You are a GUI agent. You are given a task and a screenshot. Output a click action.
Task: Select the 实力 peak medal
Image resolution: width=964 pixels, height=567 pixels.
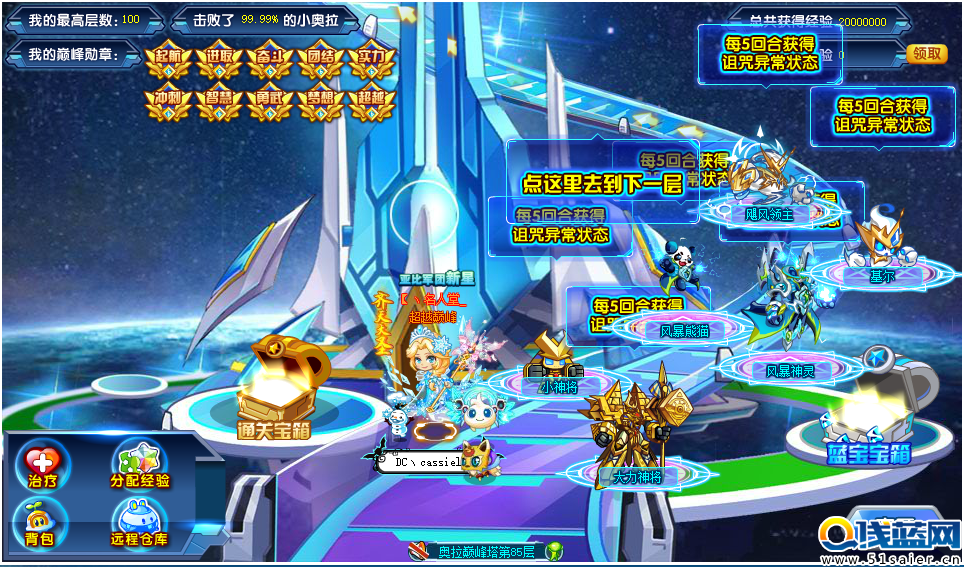pos(374,61)
